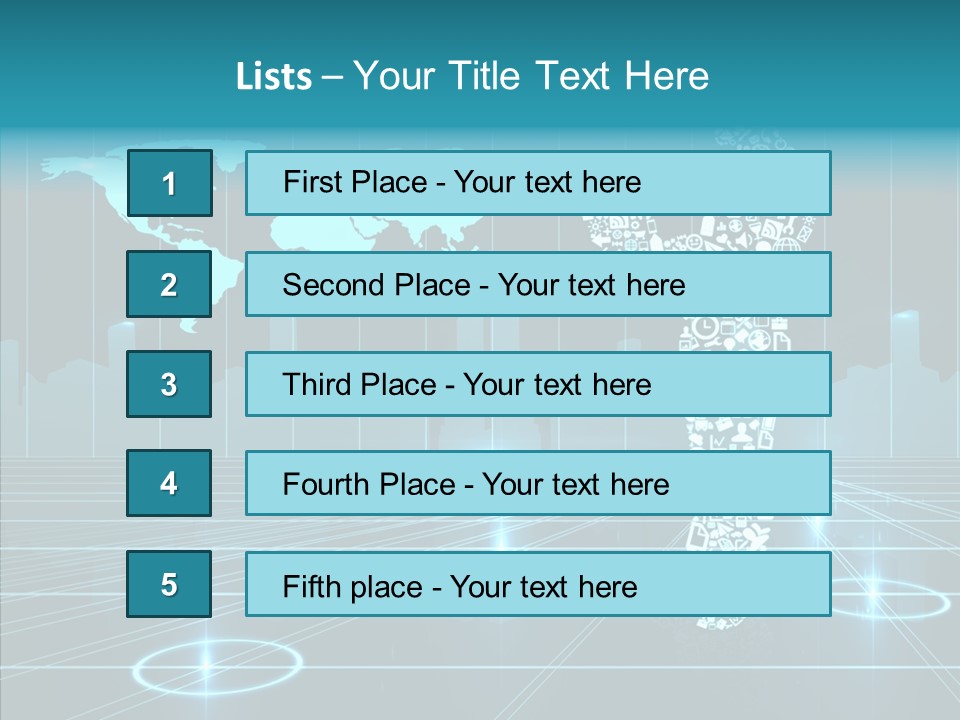
Task: Select the number 3 box
Action: [169, 384]
